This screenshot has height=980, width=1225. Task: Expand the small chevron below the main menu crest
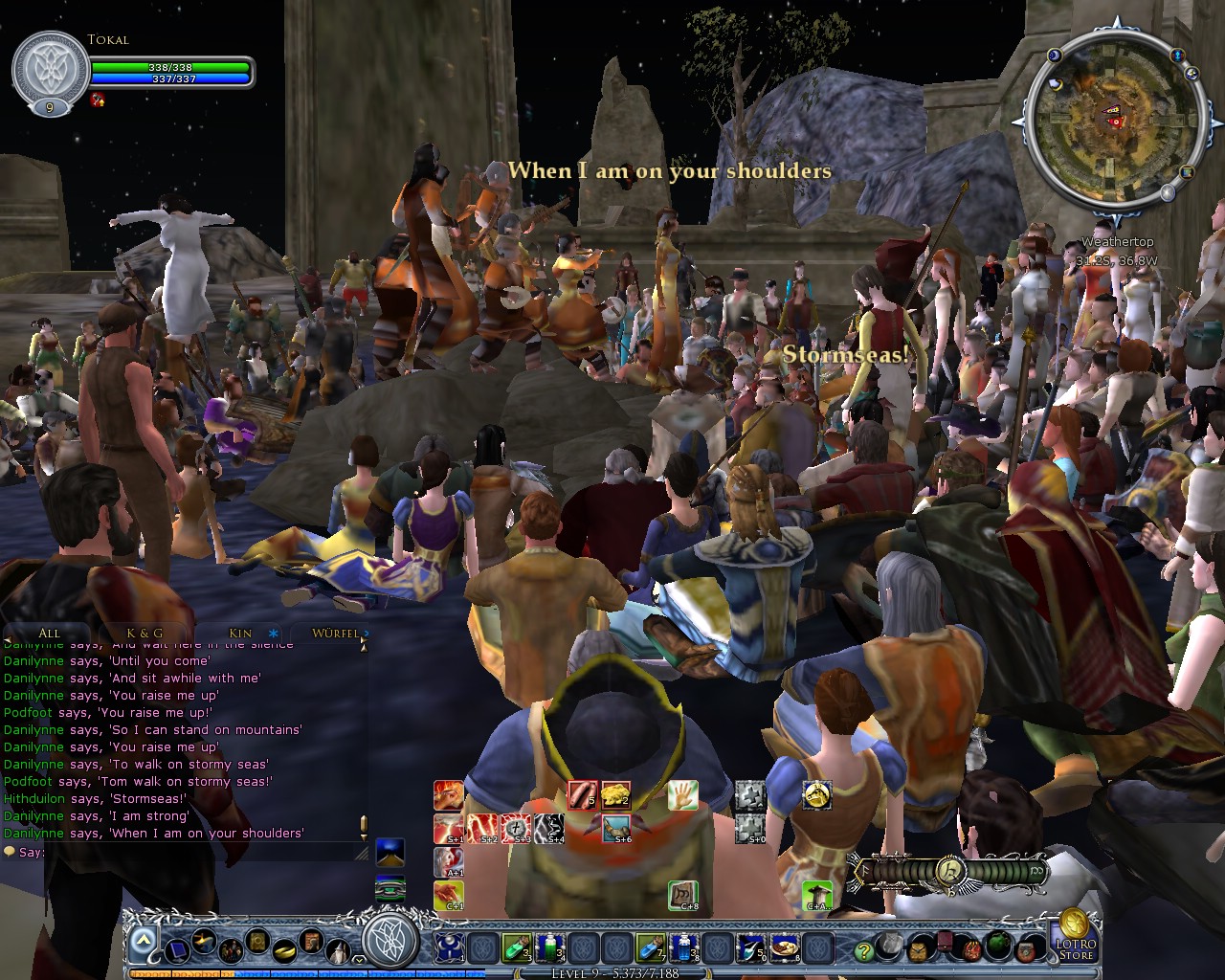pyautogui.click(x=358, y=958)
